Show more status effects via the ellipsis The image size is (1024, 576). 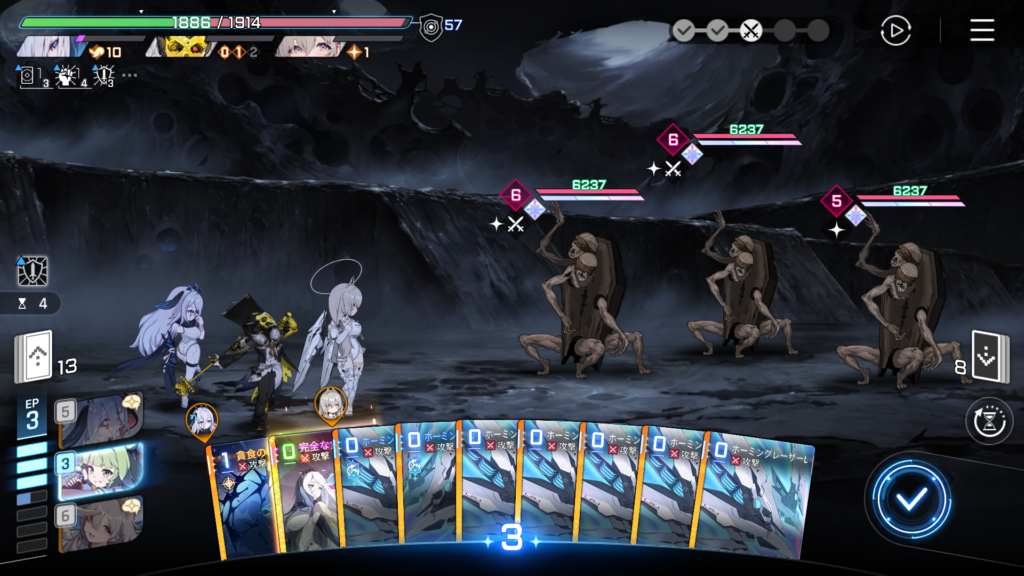tap(130, 75)
